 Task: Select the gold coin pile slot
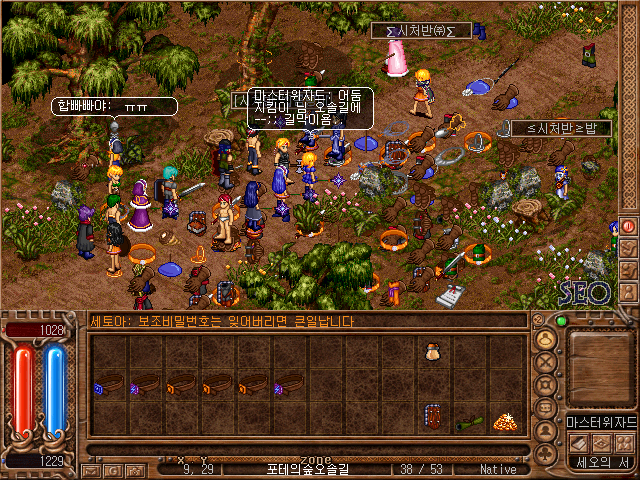click(x=506, y=420)
